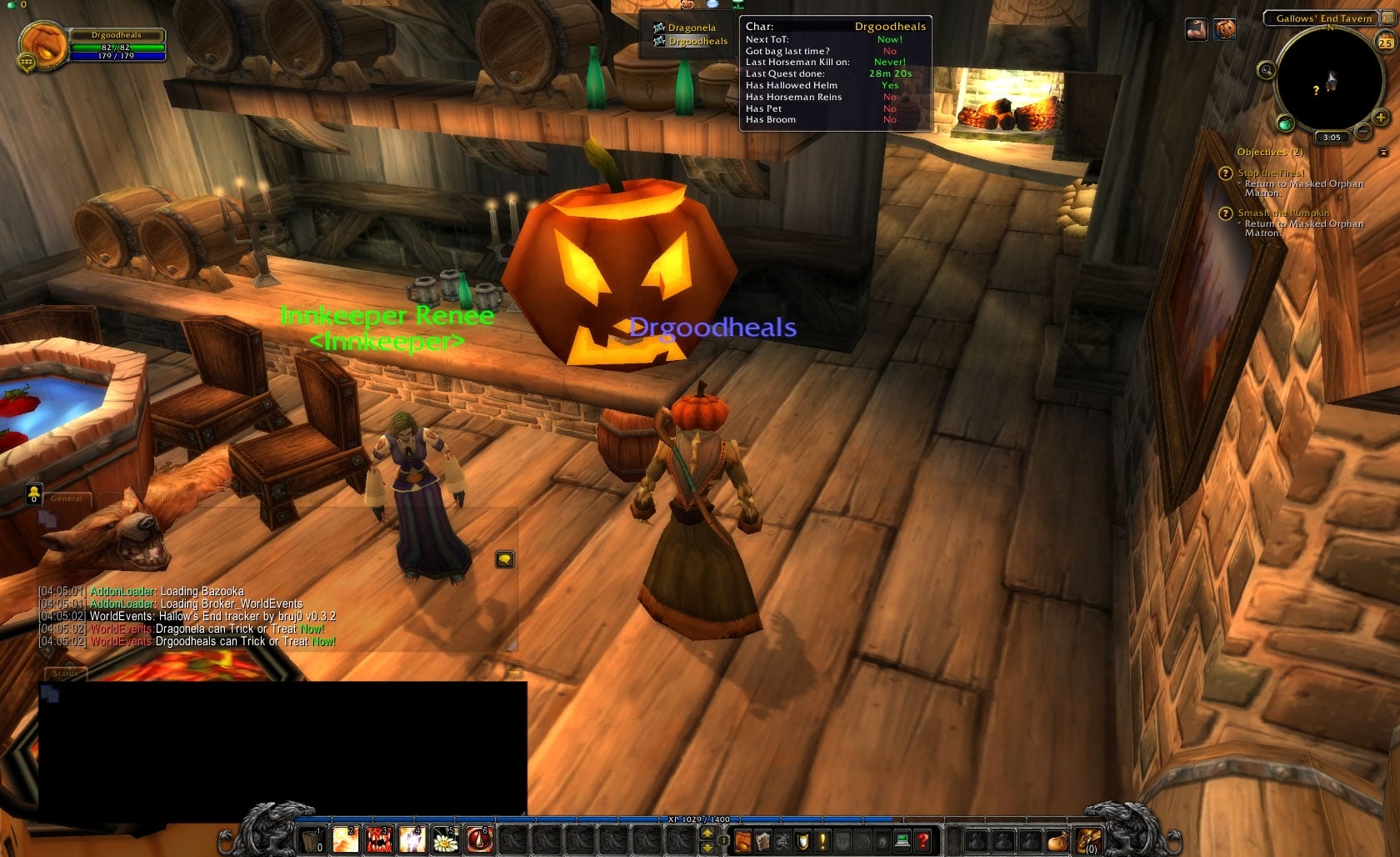This screenshot has height=857, width=1400.
Task: Open the Spellbook from the micro menu
Action: click(762, 840)
